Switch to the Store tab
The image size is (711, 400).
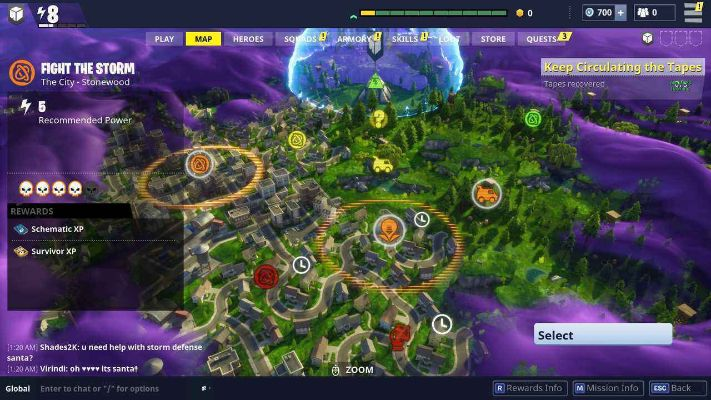click(x=493, y=39)
